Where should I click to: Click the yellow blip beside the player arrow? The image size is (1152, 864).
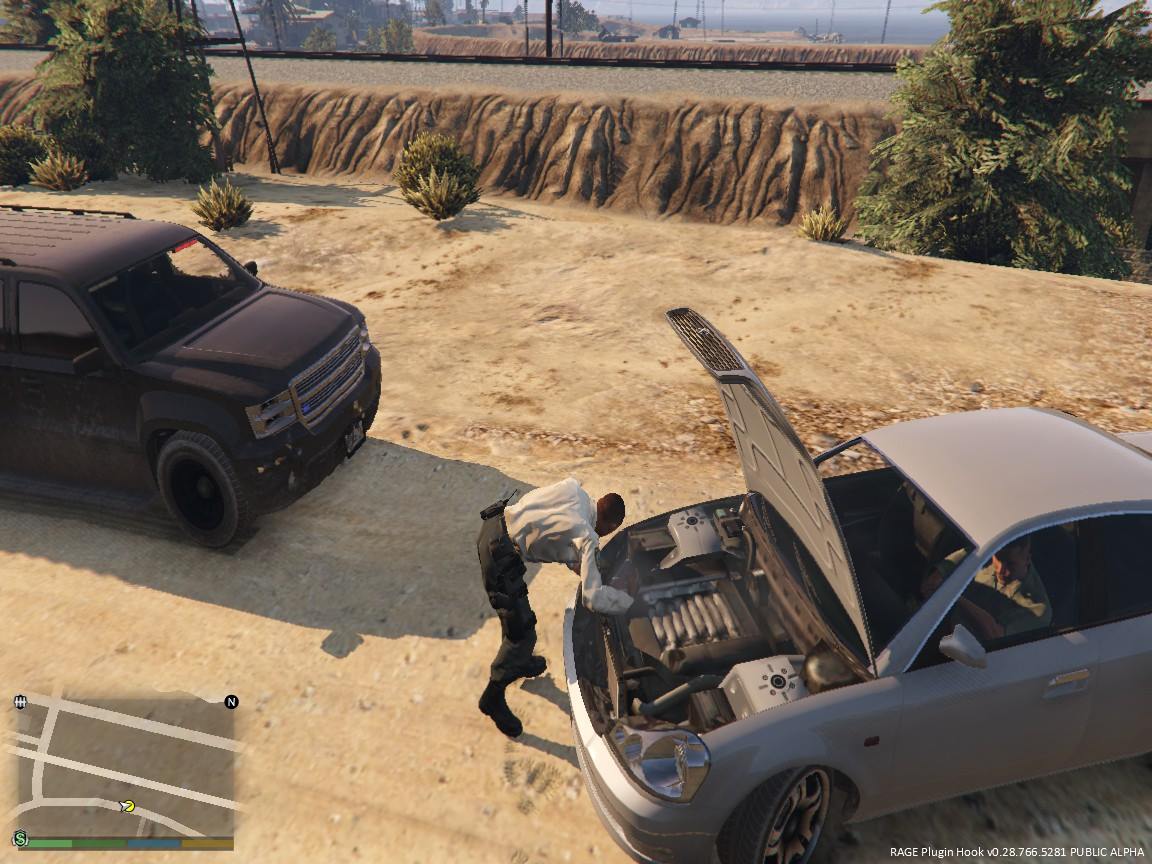[128, 806]
